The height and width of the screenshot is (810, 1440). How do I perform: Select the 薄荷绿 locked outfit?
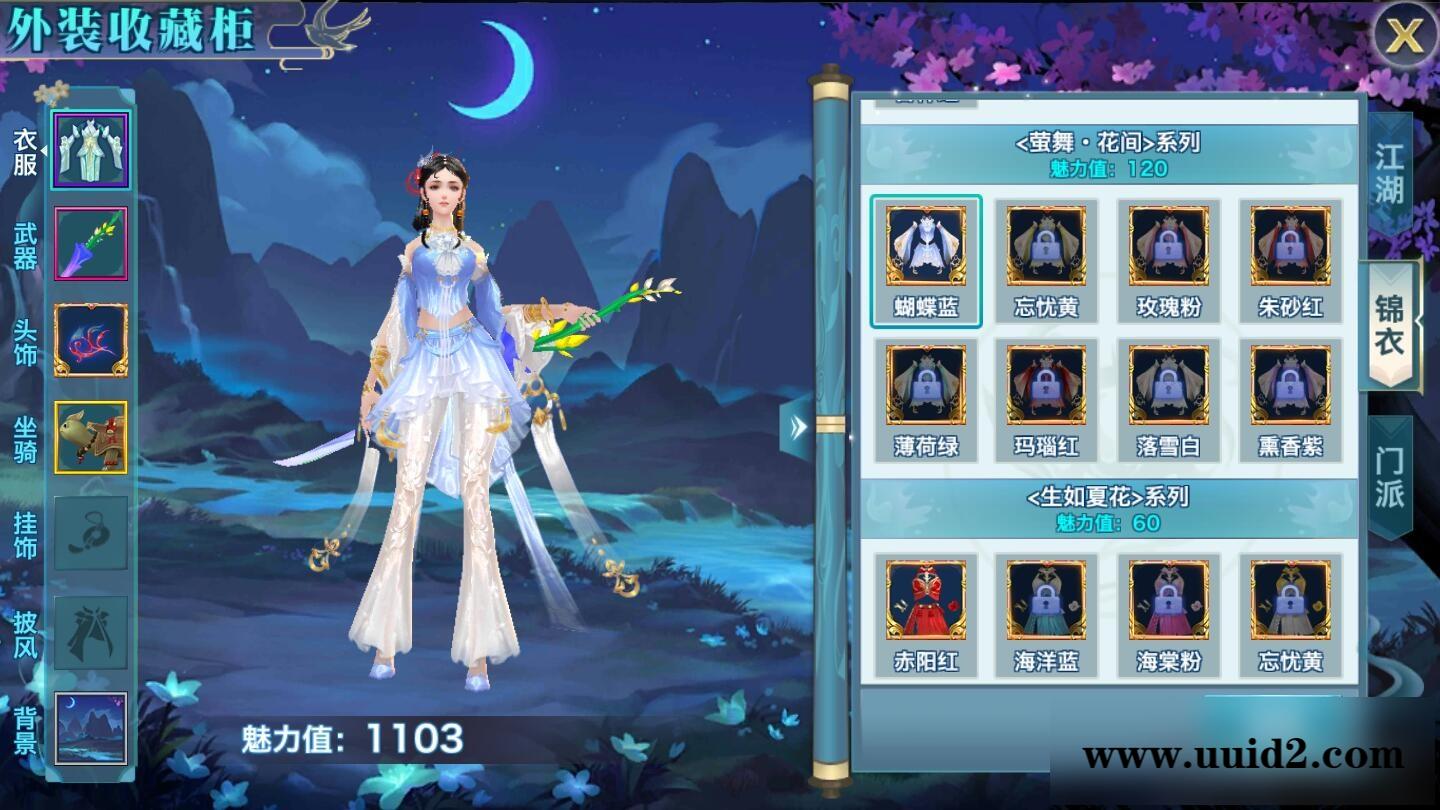tap(925, 388)
